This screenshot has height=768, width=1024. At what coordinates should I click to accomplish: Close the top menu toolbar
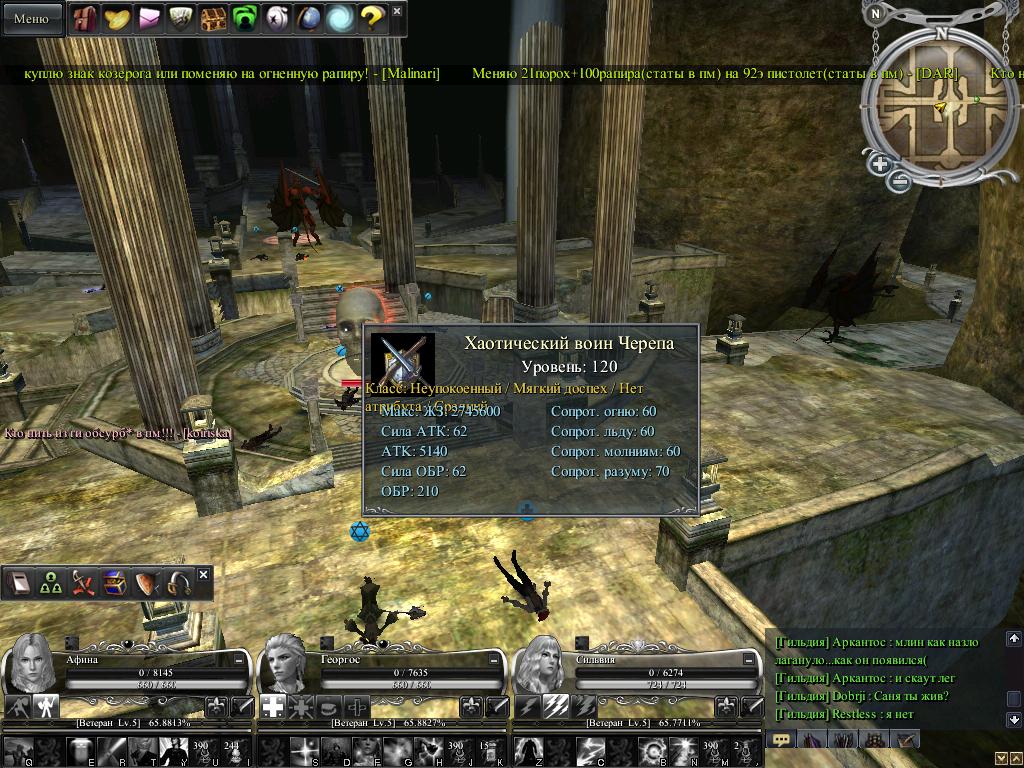397,11
